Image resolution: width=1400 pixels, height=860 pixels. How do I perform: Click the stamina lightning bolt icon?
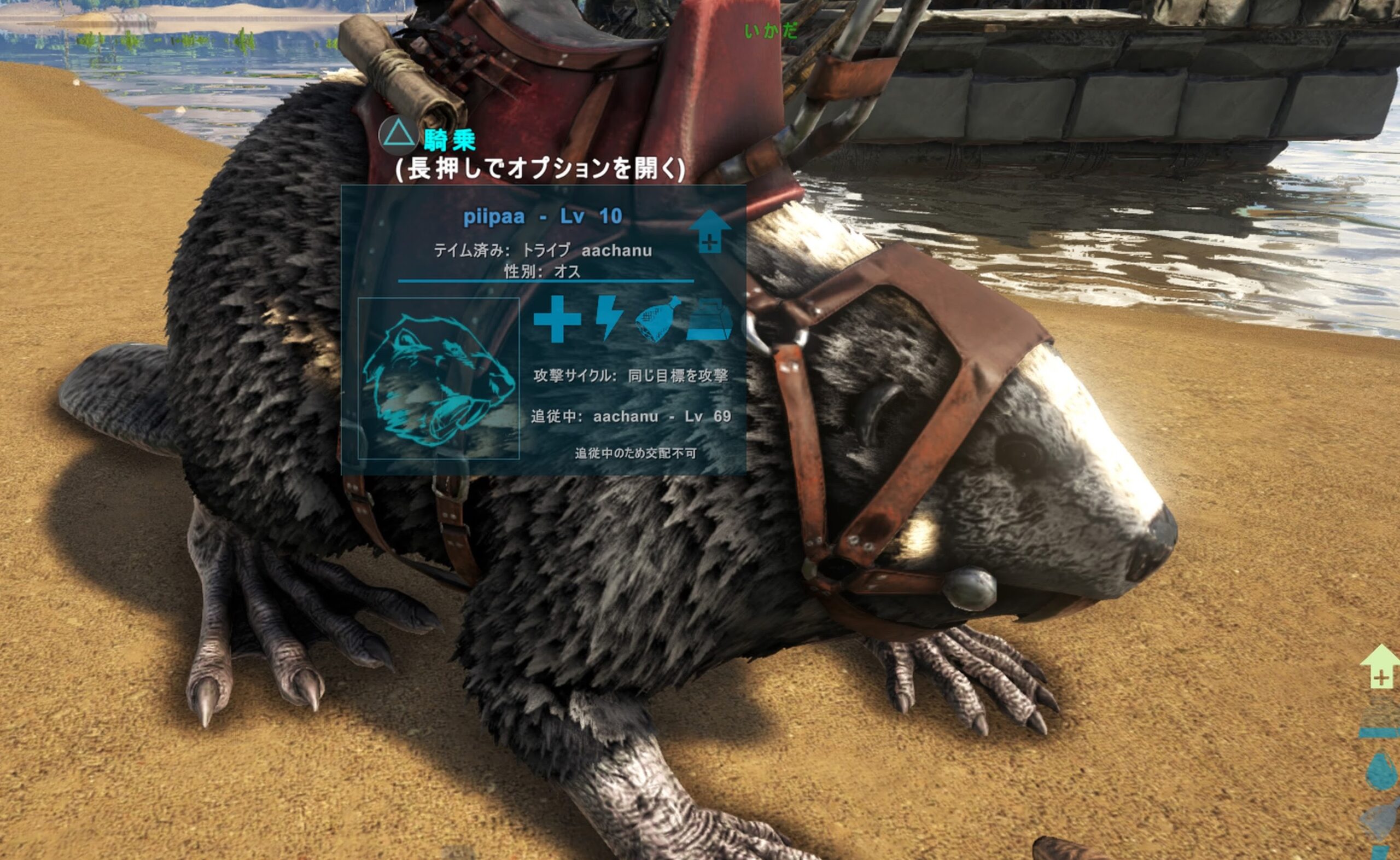pos(609,318)
